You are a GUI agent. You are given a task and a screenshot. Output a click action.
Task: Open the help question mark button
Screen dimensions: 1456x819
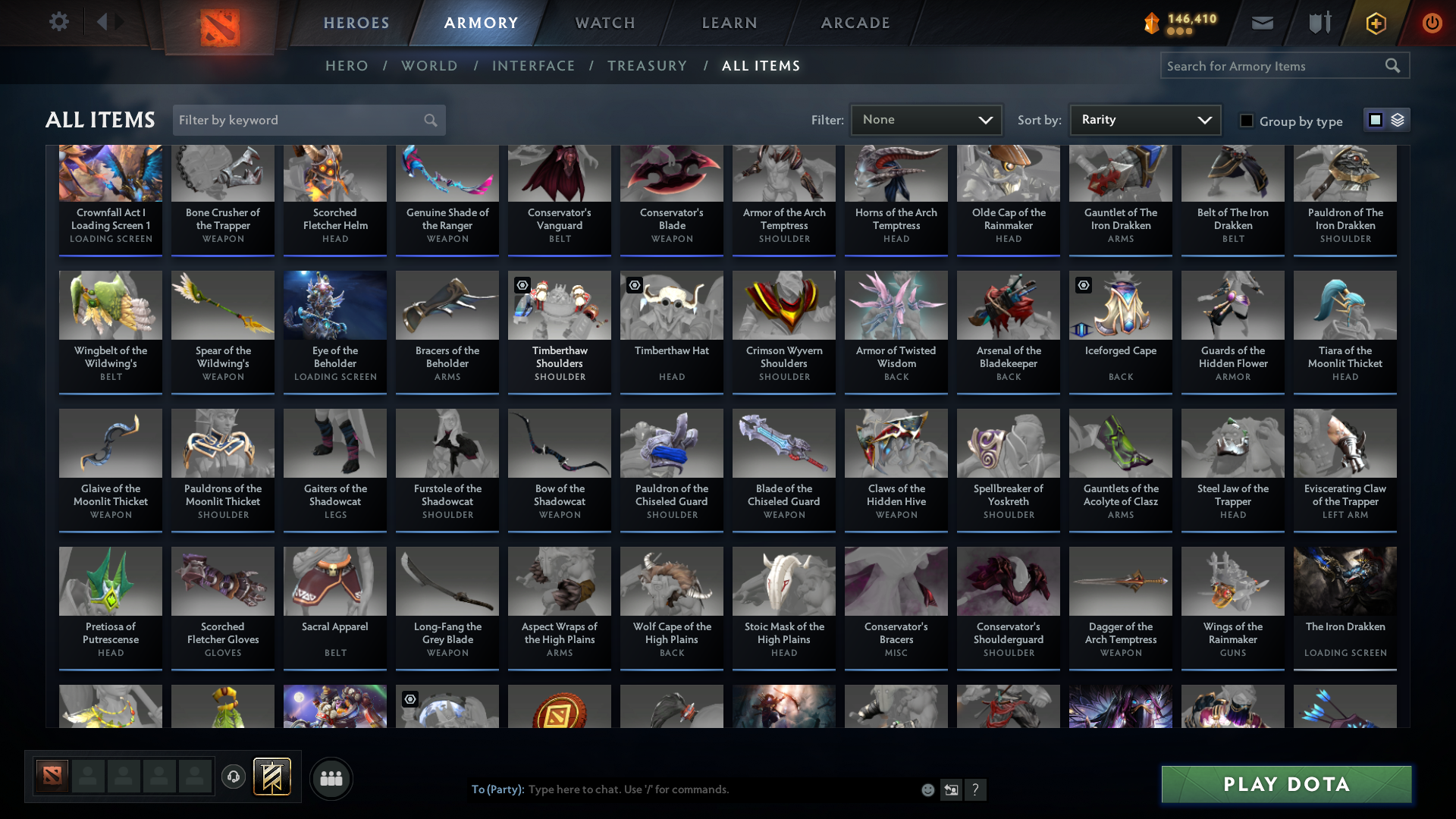click(x=976, y=789)
